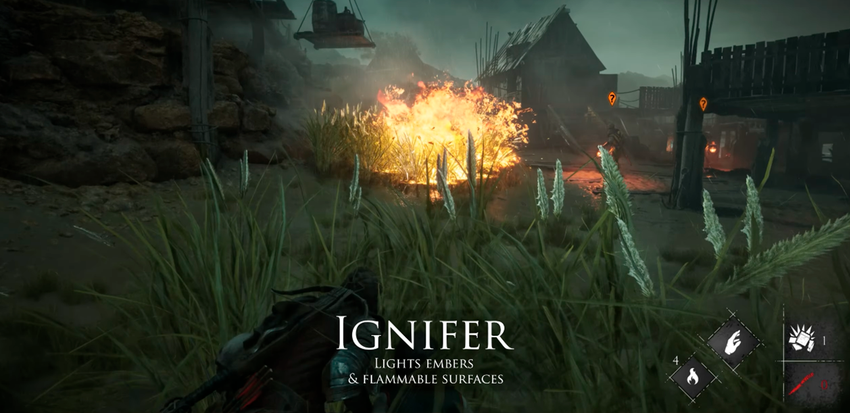Select the red knife icon
This screenshot has height=413, width=850.
click(800, 381)
